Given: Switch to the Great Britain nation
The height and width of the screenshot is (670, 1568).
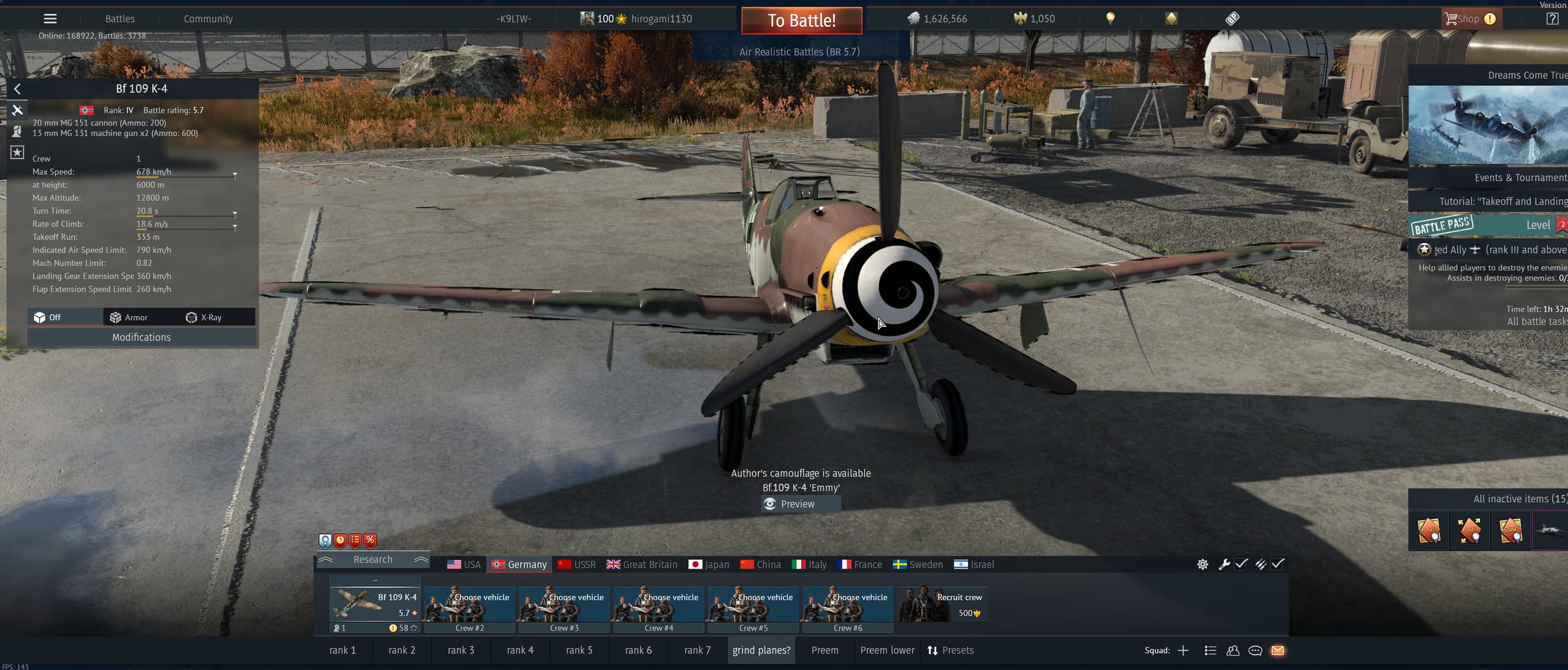Looking at the screenshot, I should (642, 565).
